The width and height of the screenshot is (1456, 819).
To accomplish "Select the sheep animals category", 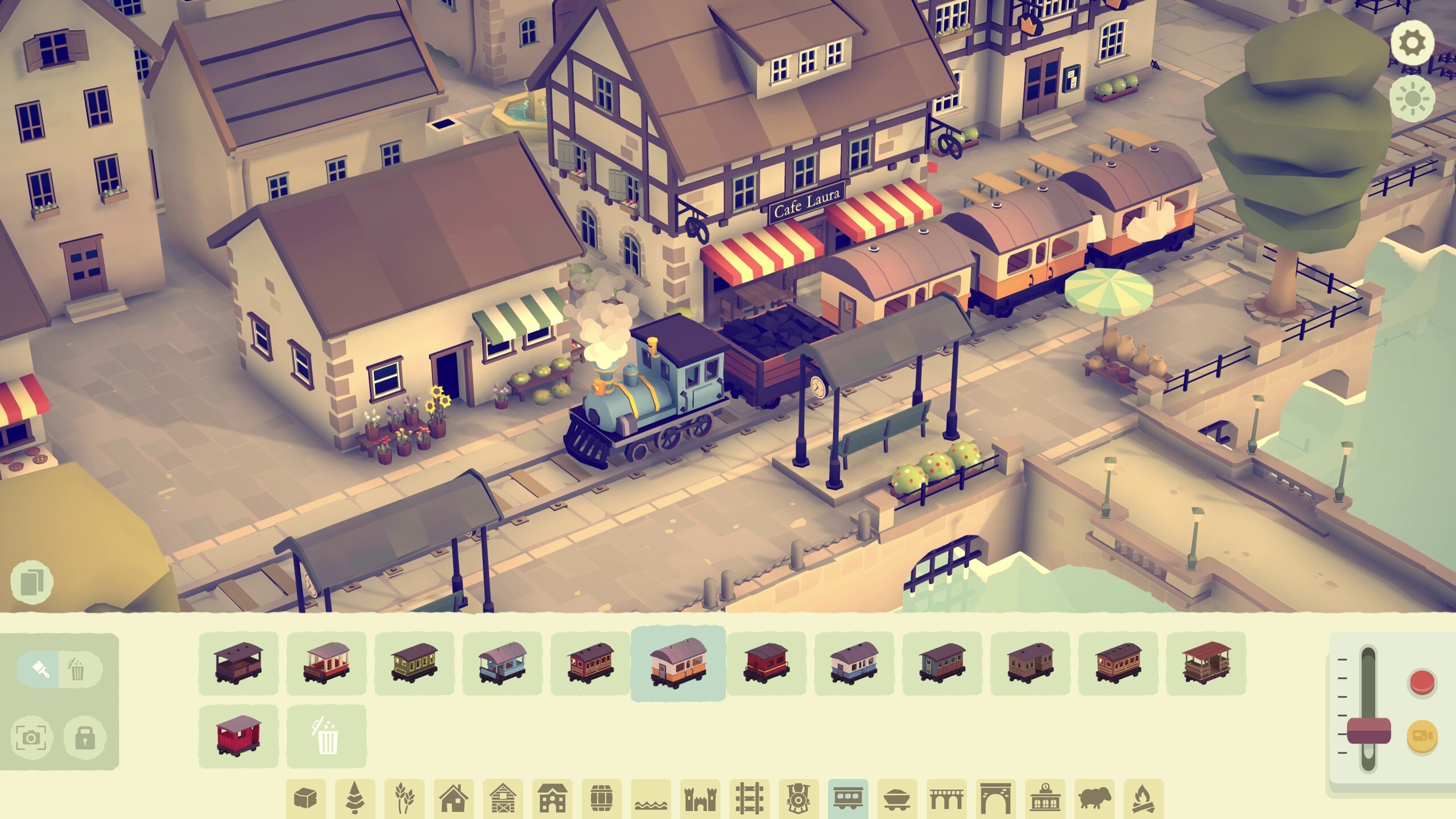I will 1094,799.
